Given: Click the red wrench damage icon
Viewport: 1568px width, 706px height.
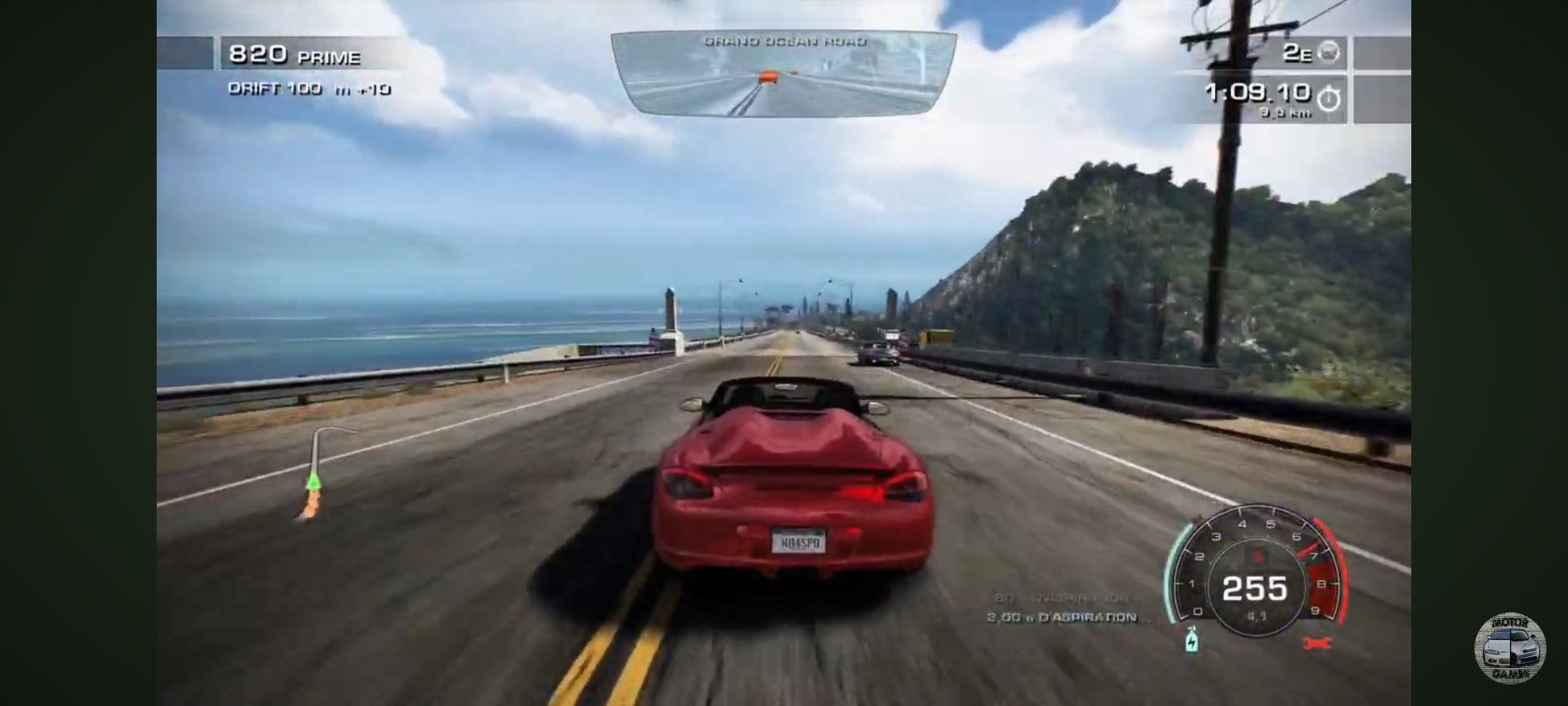Looking at the screenshot, I should point(1317,643).
